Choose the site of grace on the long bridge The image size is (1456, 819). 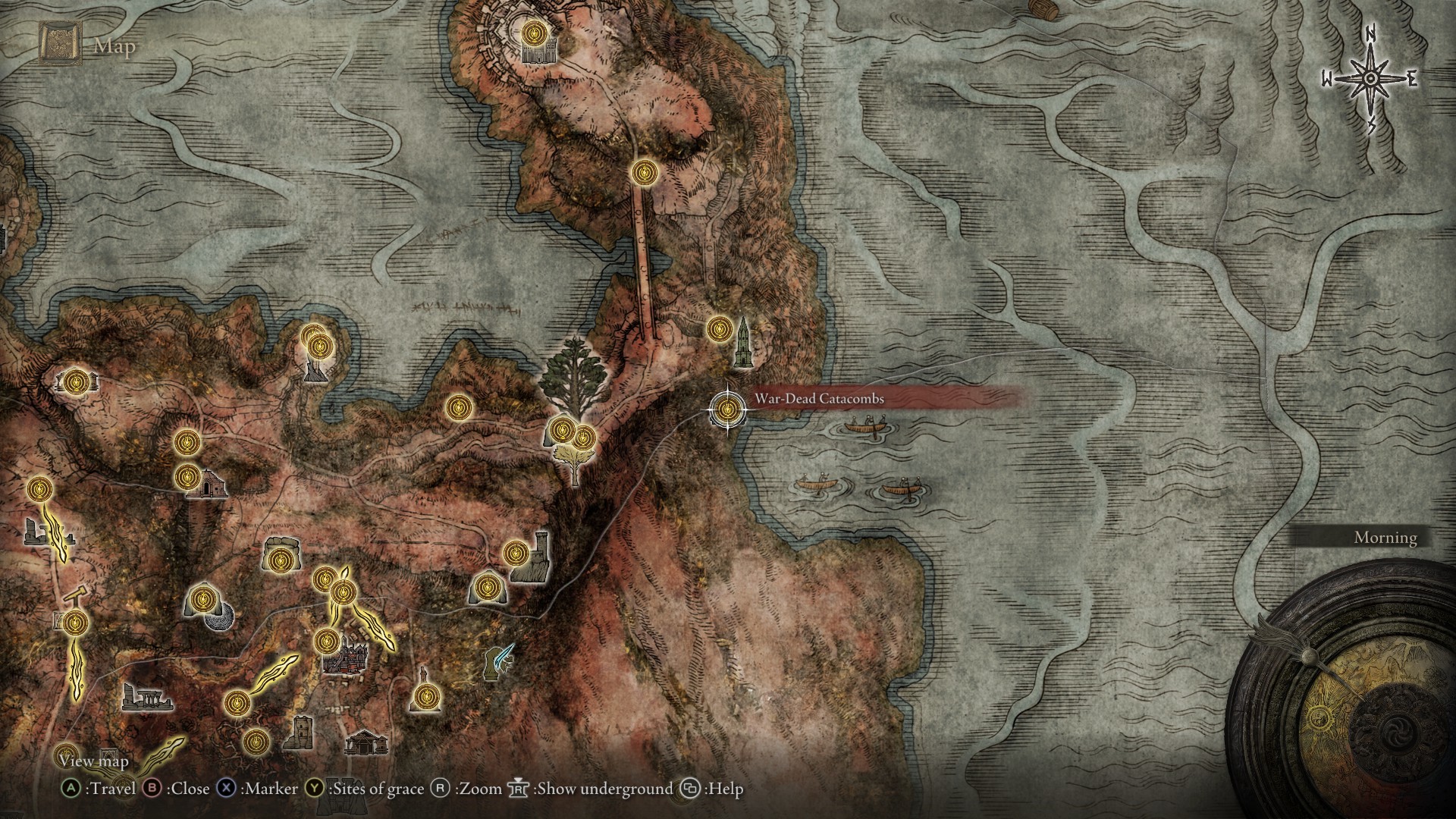[644, 172]
